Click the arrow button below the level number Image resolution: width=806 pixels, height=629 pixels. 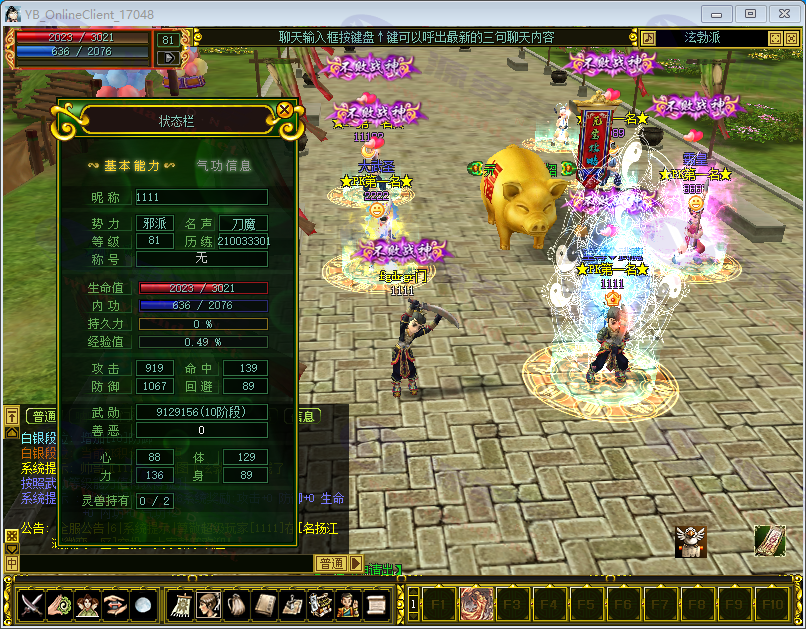(168, 58)
